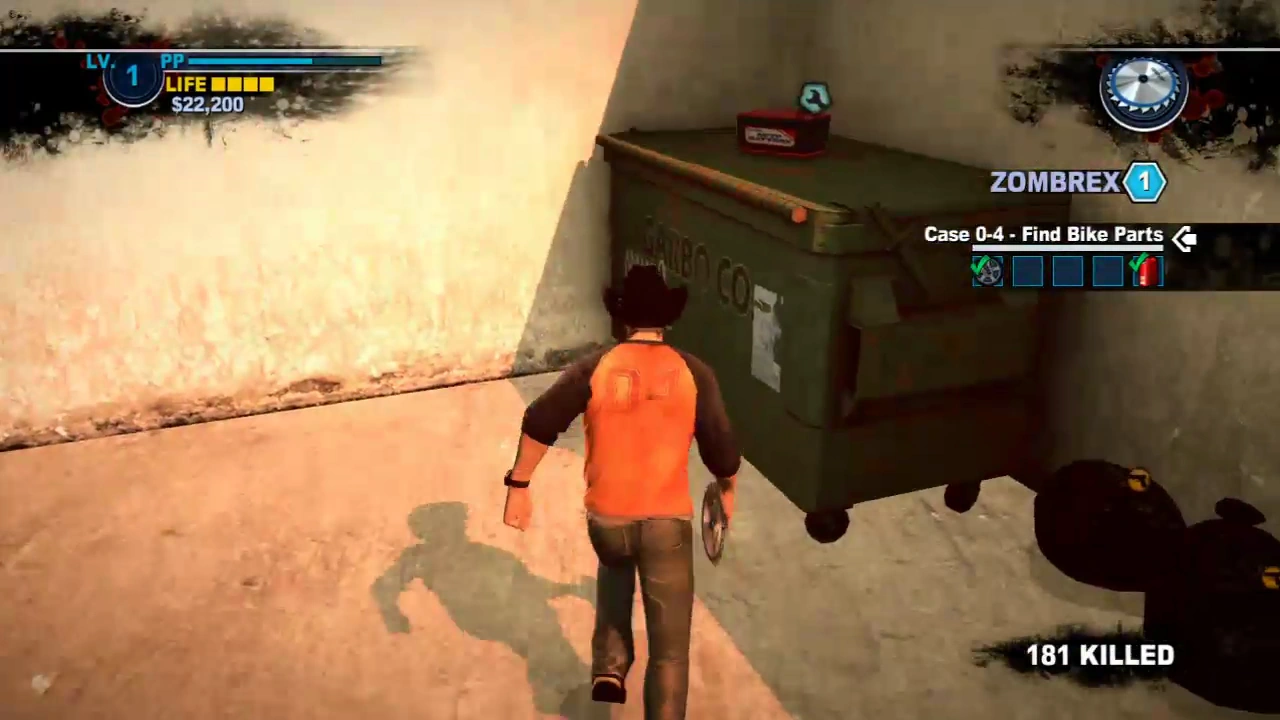Click the PP label next to the bar
Image resolution: width=1280 pixels, height=720 pixels.
coord(172,61)
